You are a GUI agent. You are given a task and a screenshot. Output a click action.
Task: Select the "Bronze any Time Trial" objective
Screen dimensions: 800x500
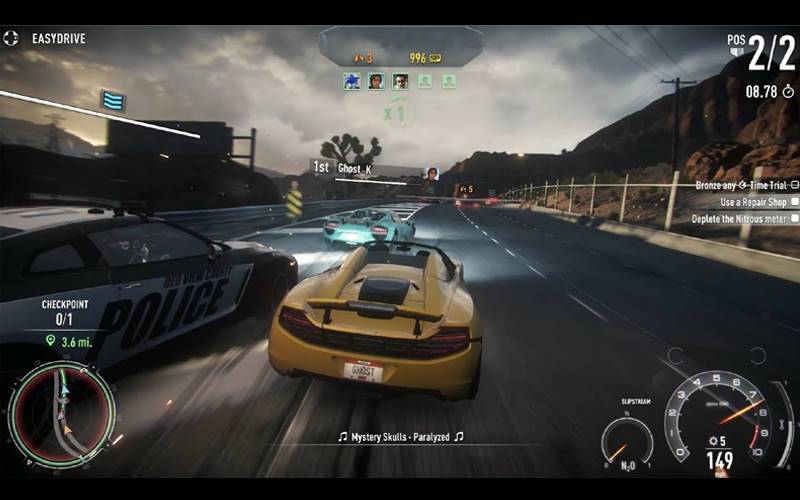743,185
